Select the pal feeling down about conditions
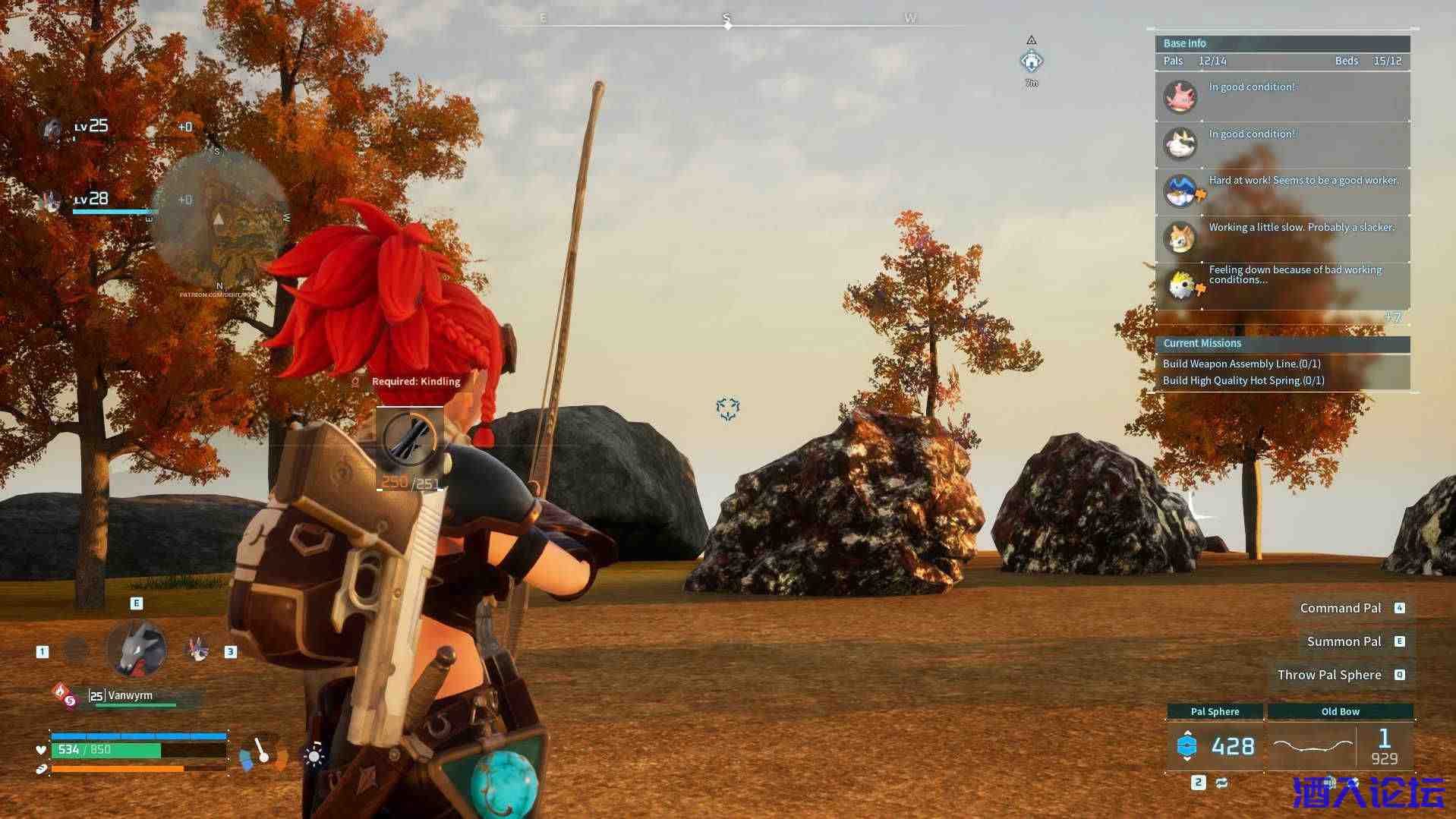 (x=1283, y=285)
